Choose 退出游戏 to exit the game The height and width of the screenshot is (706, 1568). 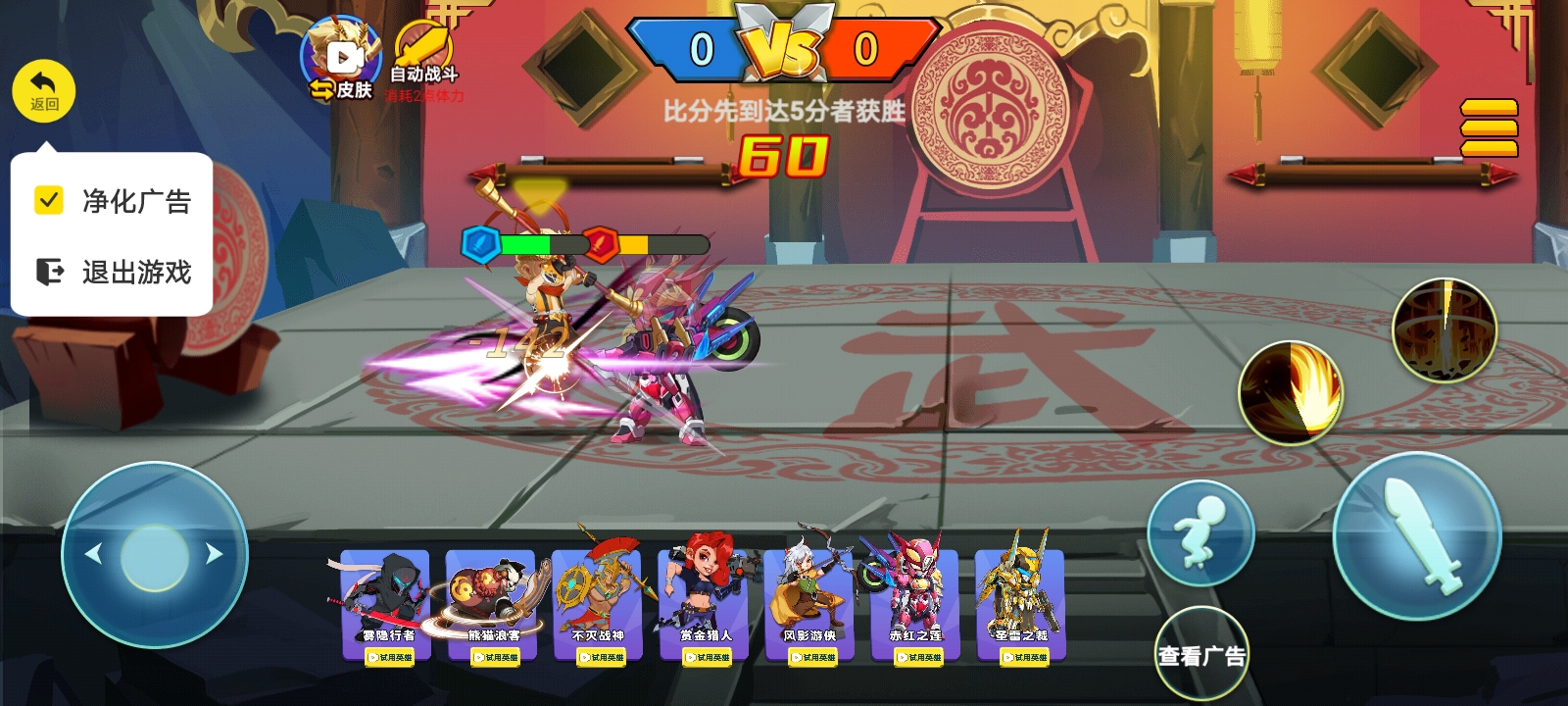pos(113,272)
